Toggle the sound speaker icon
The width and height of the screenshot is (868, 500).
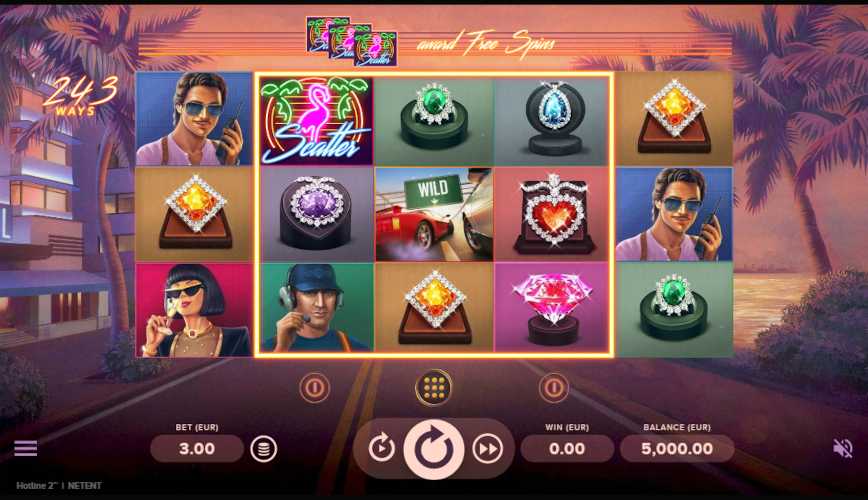coord(843,448)
